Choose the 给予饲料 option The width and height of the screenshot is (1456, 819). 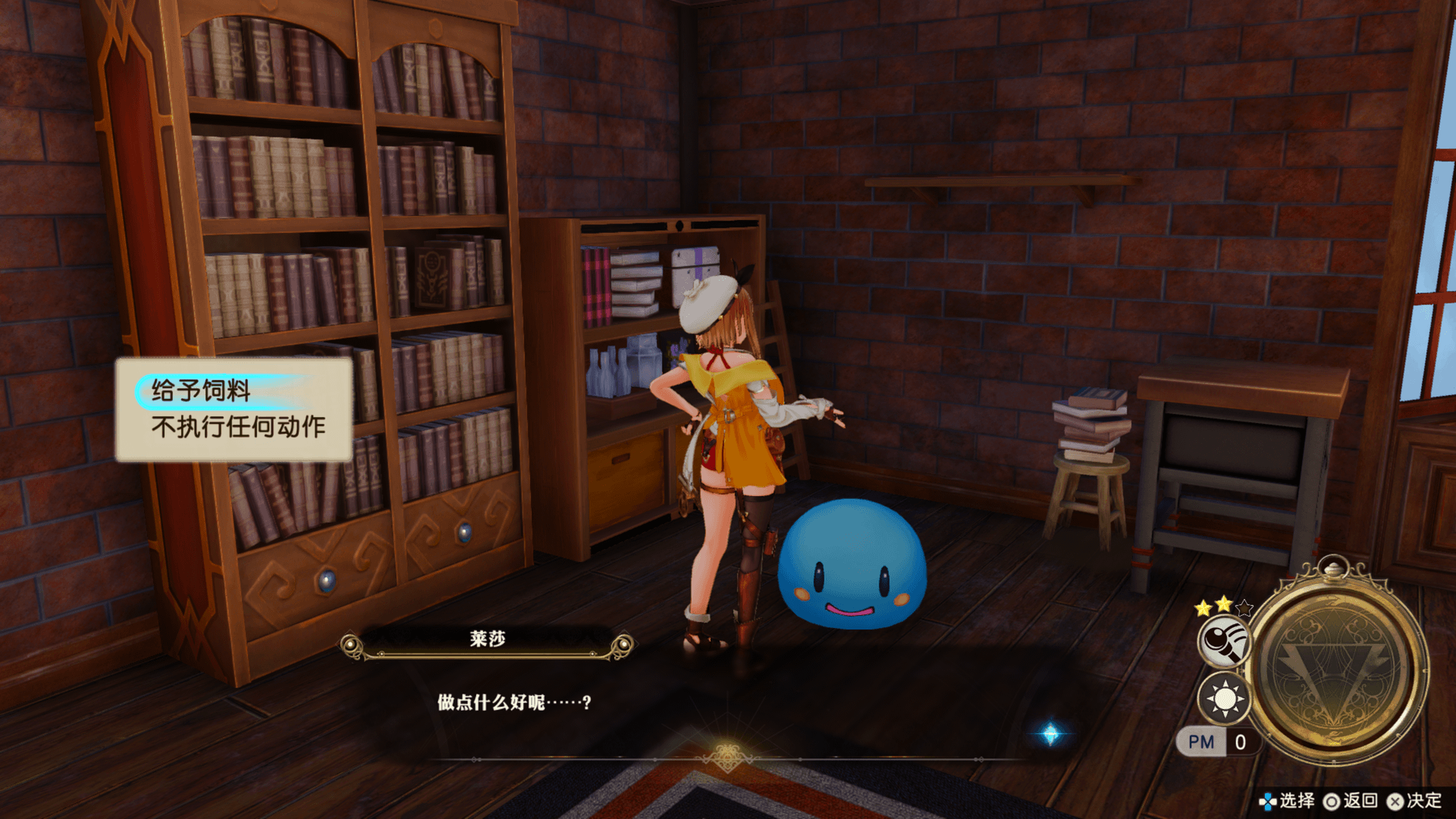pos(202,391)
